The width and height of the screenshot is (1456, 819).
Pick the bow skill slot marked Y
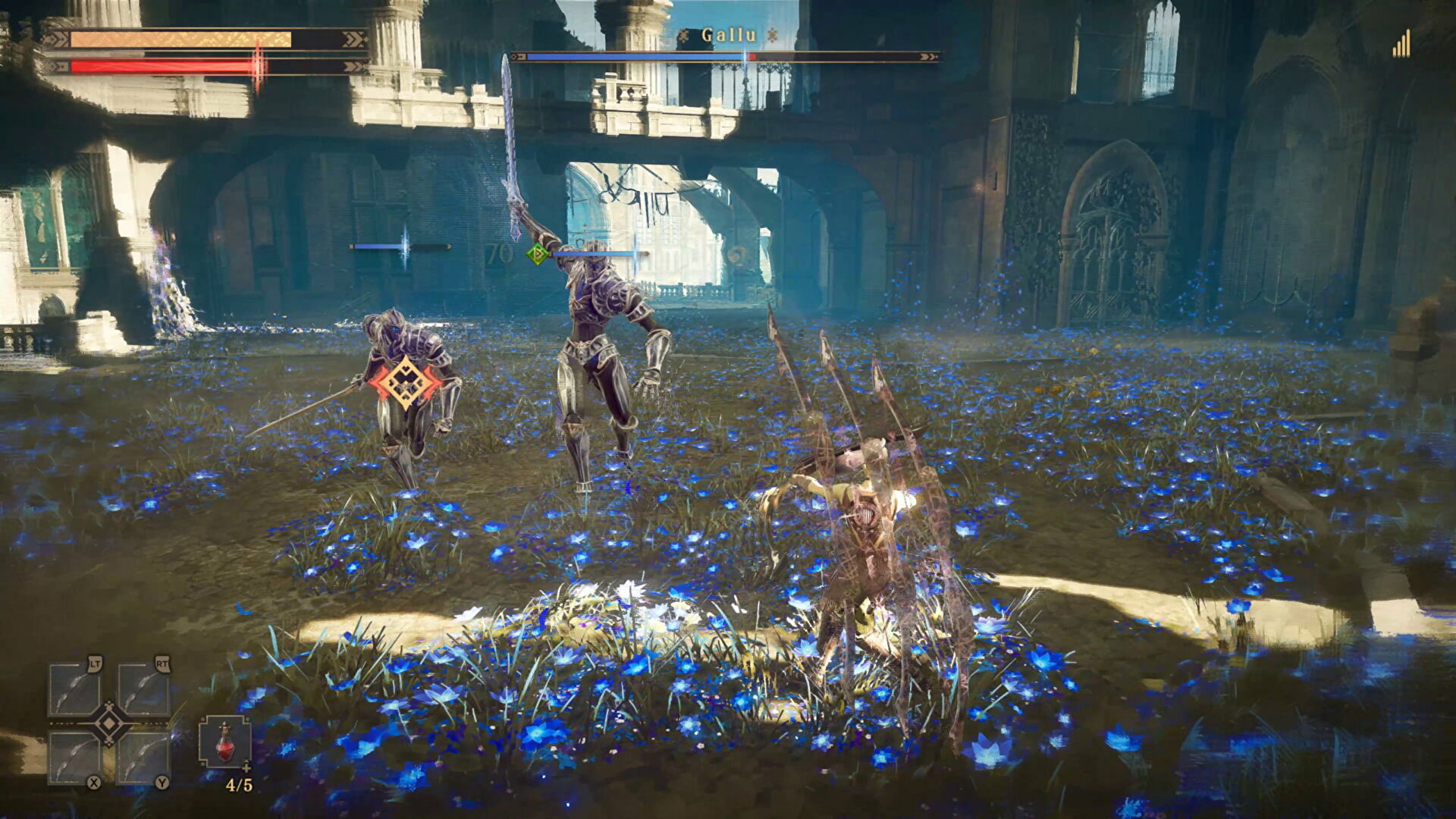tap(143, 758)
